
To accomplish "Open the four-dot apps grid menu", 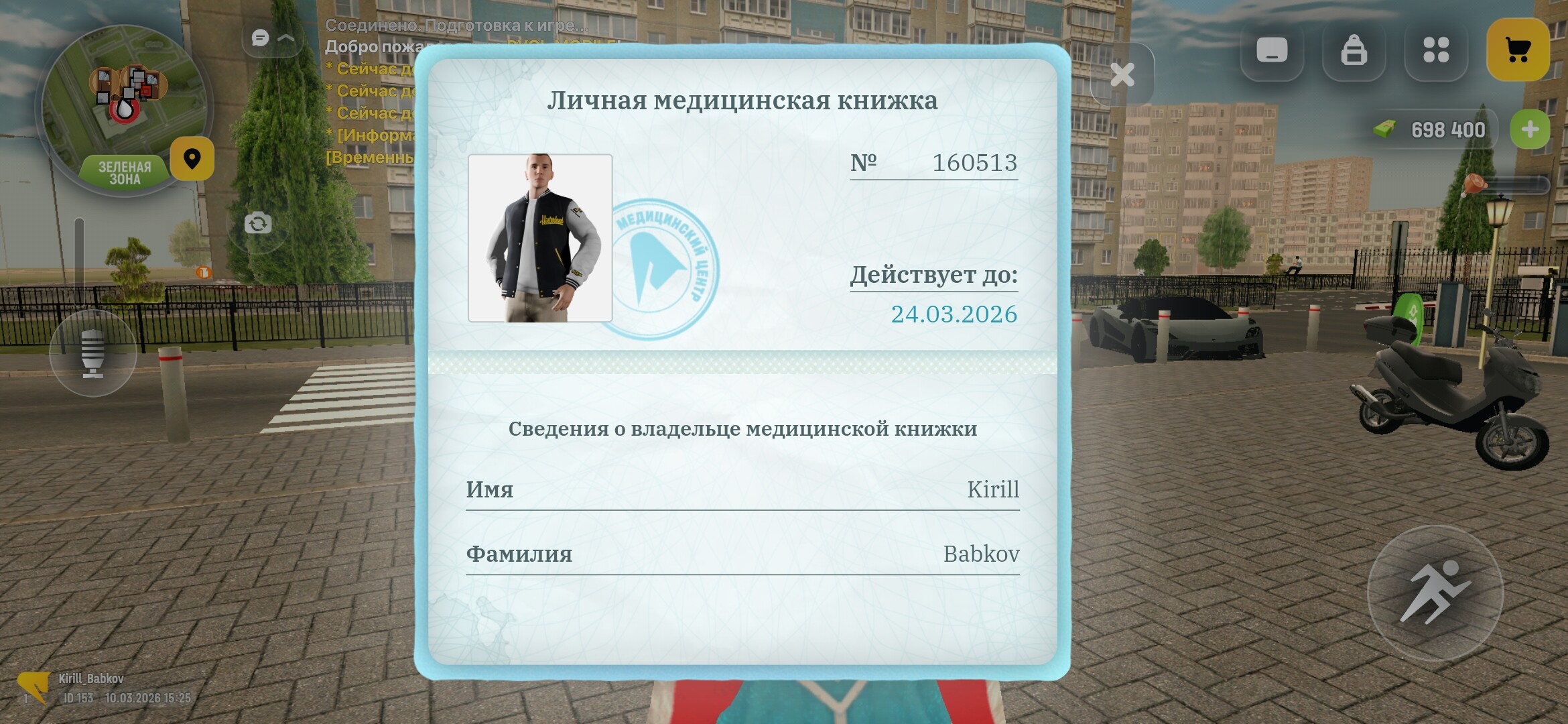I will 1436,50.
